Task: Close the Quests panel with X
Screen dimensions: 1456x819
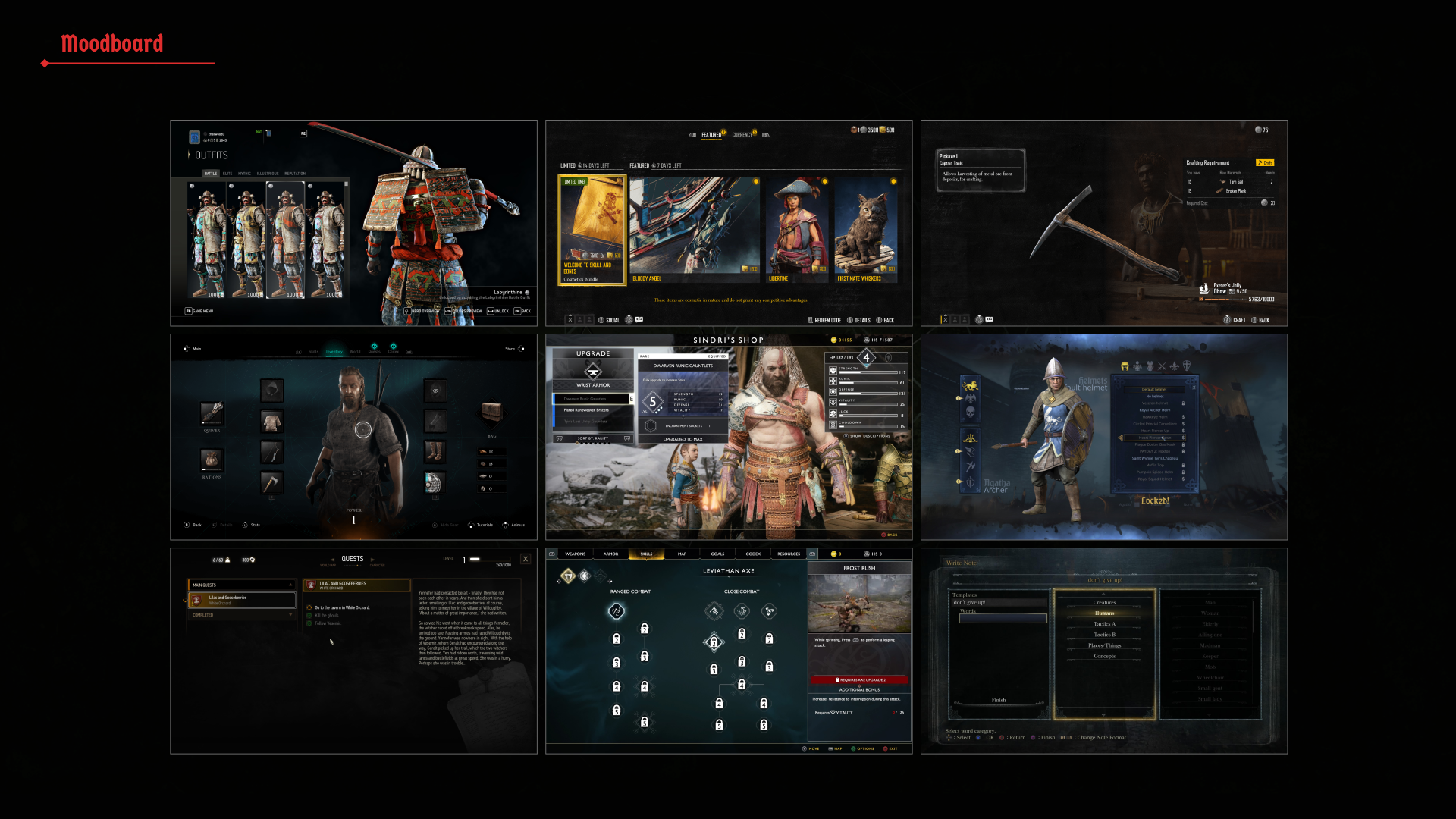Action: (526, 559)
